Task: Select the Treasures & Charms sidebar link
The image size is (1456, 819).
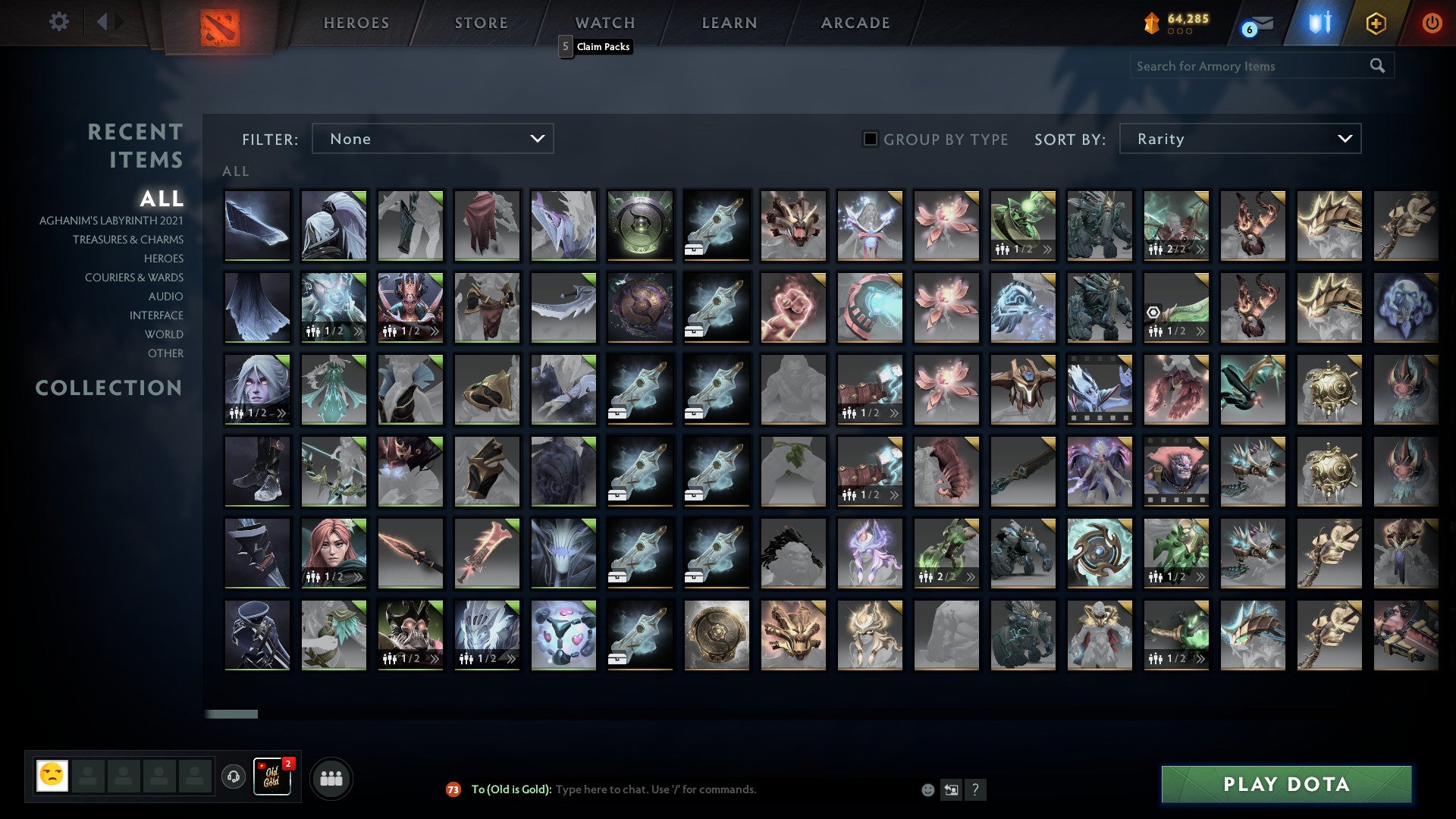Action: (128, 240)
